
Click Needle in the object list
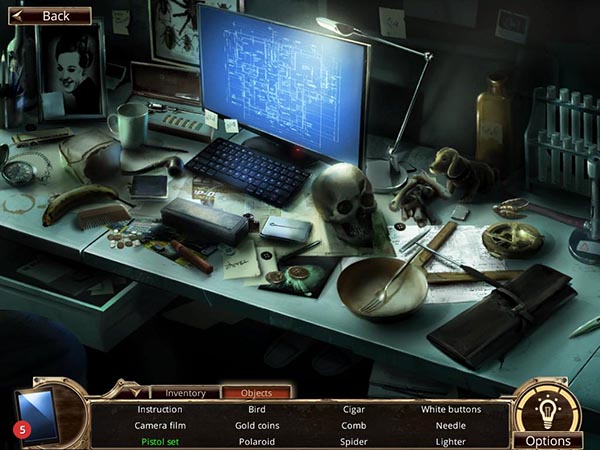[x=450, y=425]
